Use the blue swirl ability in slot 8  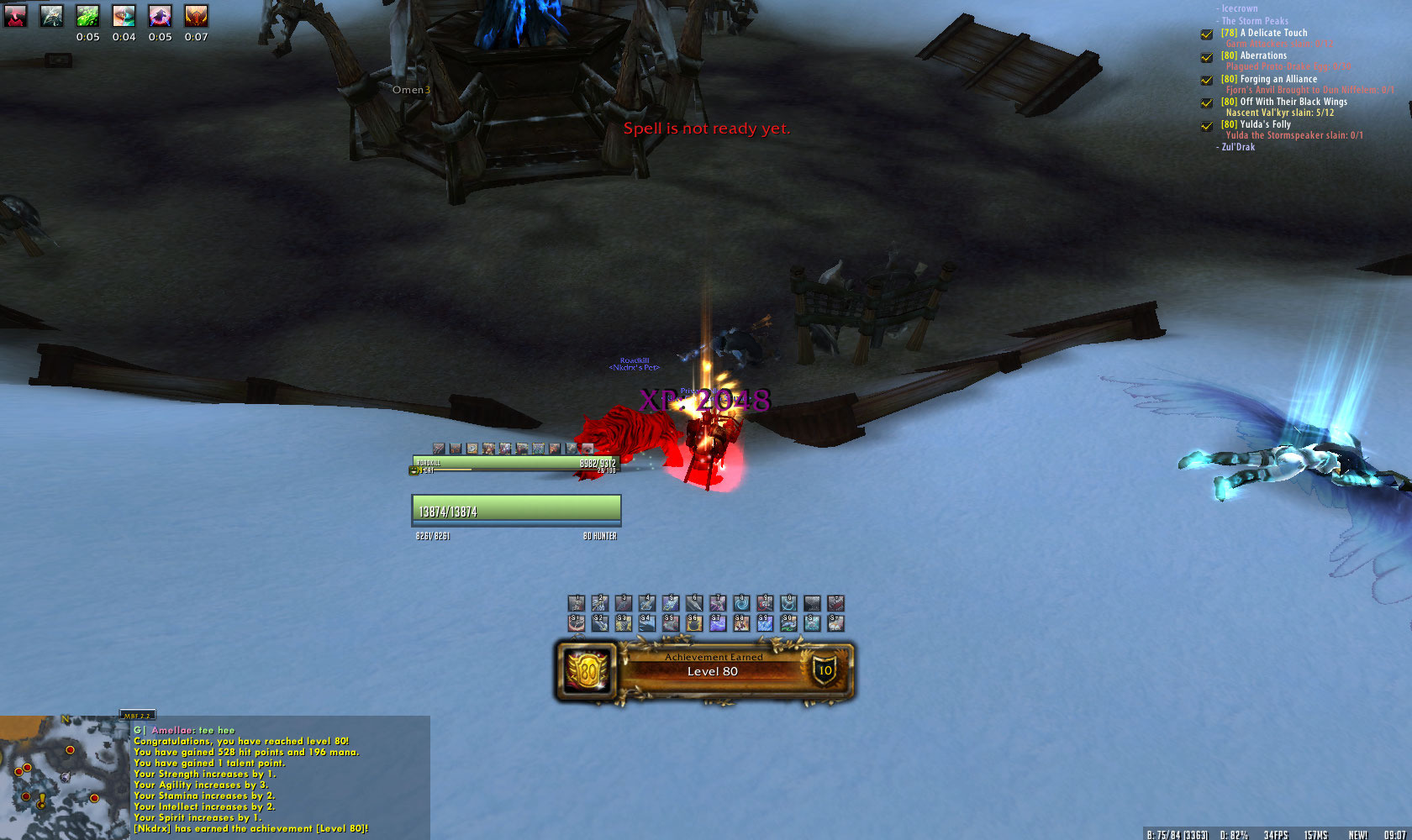click(741, 603)
